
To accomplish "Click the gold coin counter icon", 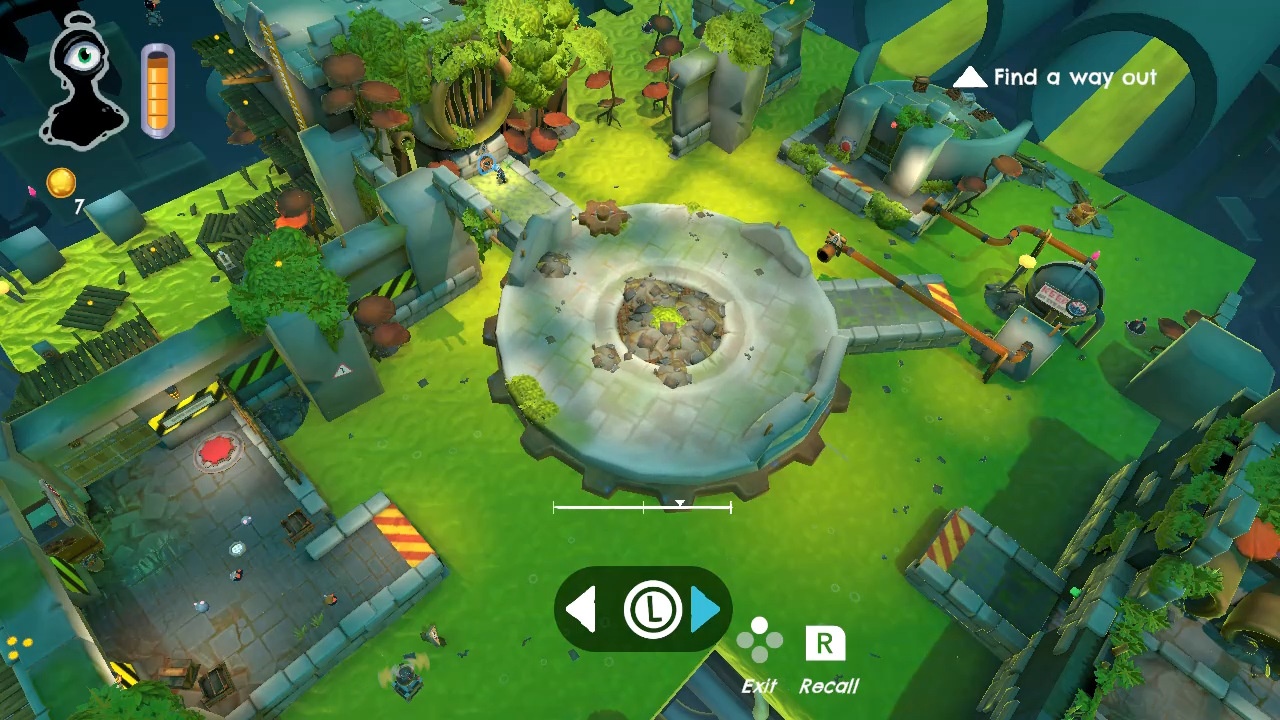I will [x=61, y=183].
